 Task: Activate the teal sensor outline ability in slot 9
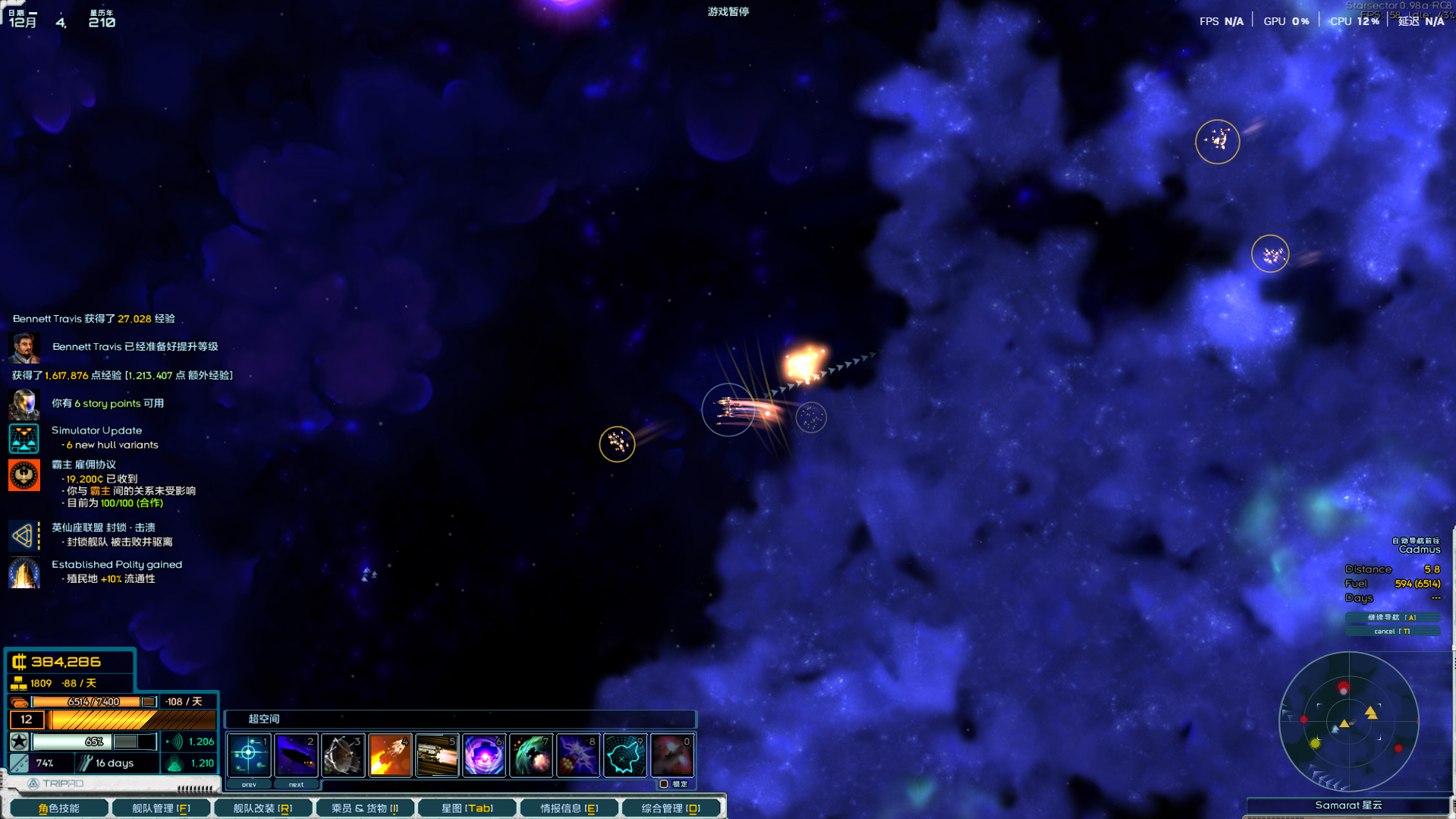[x=625, y=755]
